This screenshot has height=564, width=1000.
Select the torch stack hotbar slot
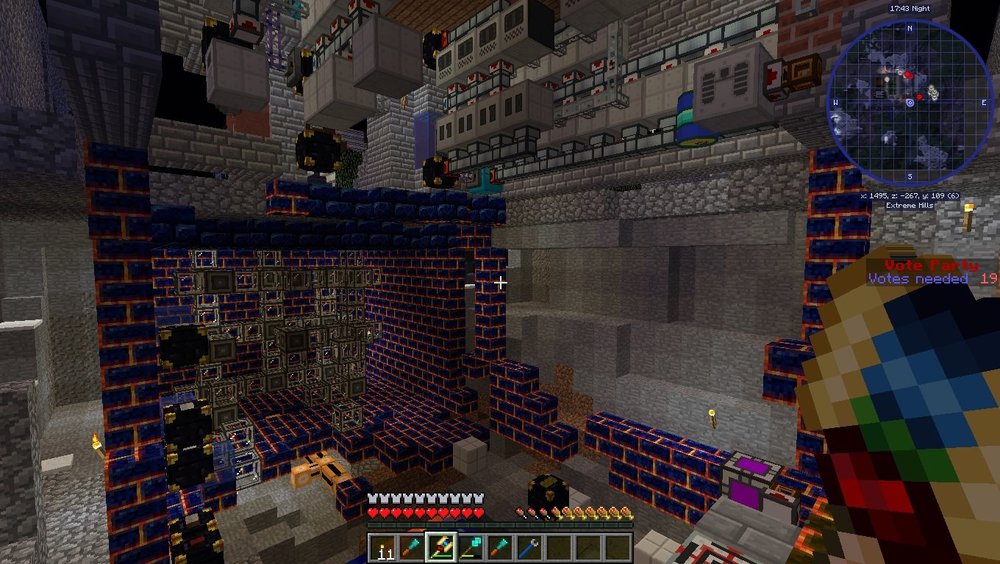[x=384, y=546]
